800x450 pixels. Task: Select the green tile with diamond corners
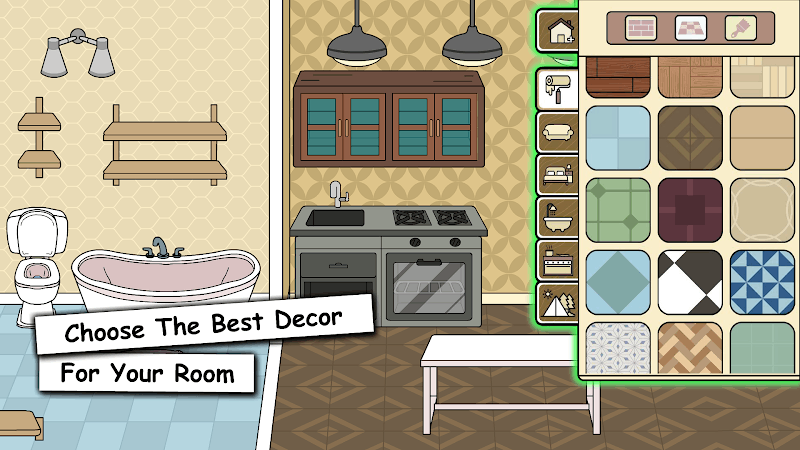[x=617, y=210]
